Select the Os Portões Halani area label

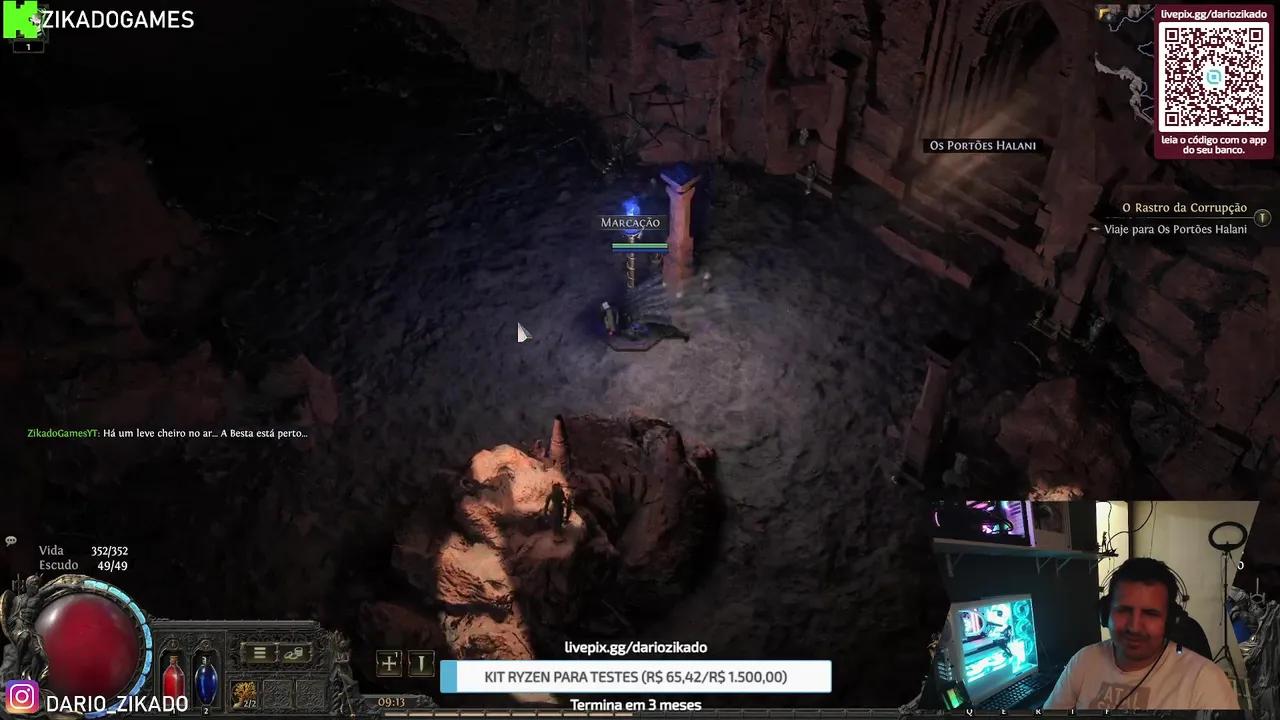coord(982,146)
